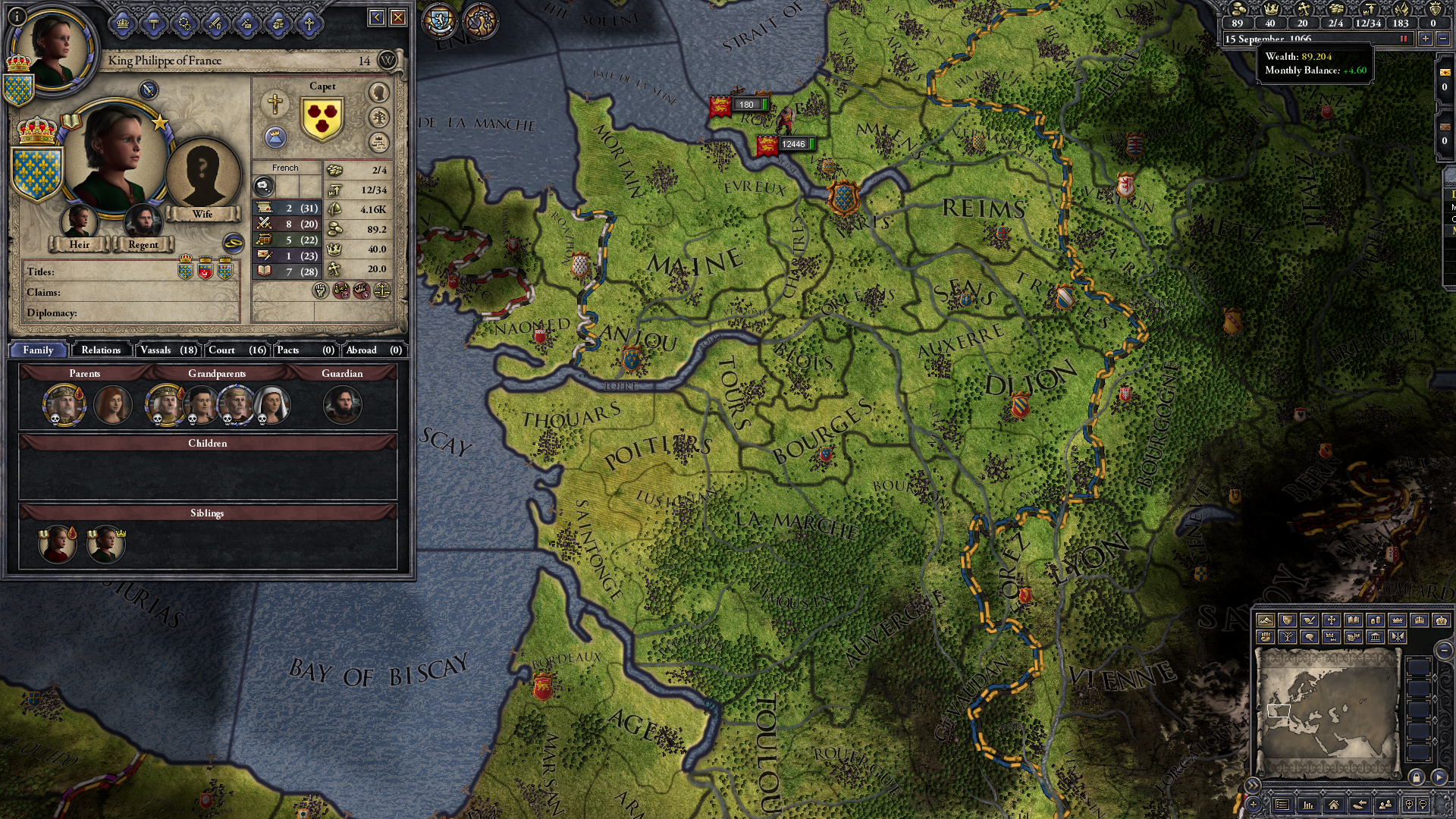The image size is (1456, 819).
Task: Open the Heir character portrait
Action: [x=79, y=221]
